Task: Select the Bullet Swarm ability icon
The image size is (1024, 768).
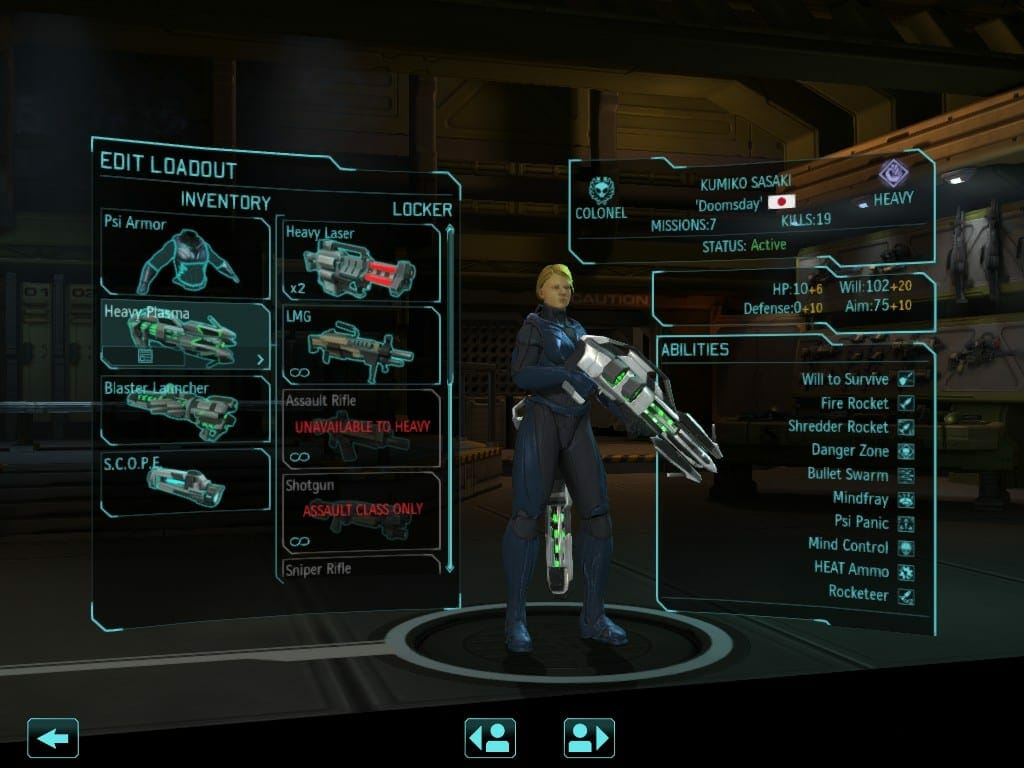Action: pos(906,474)
